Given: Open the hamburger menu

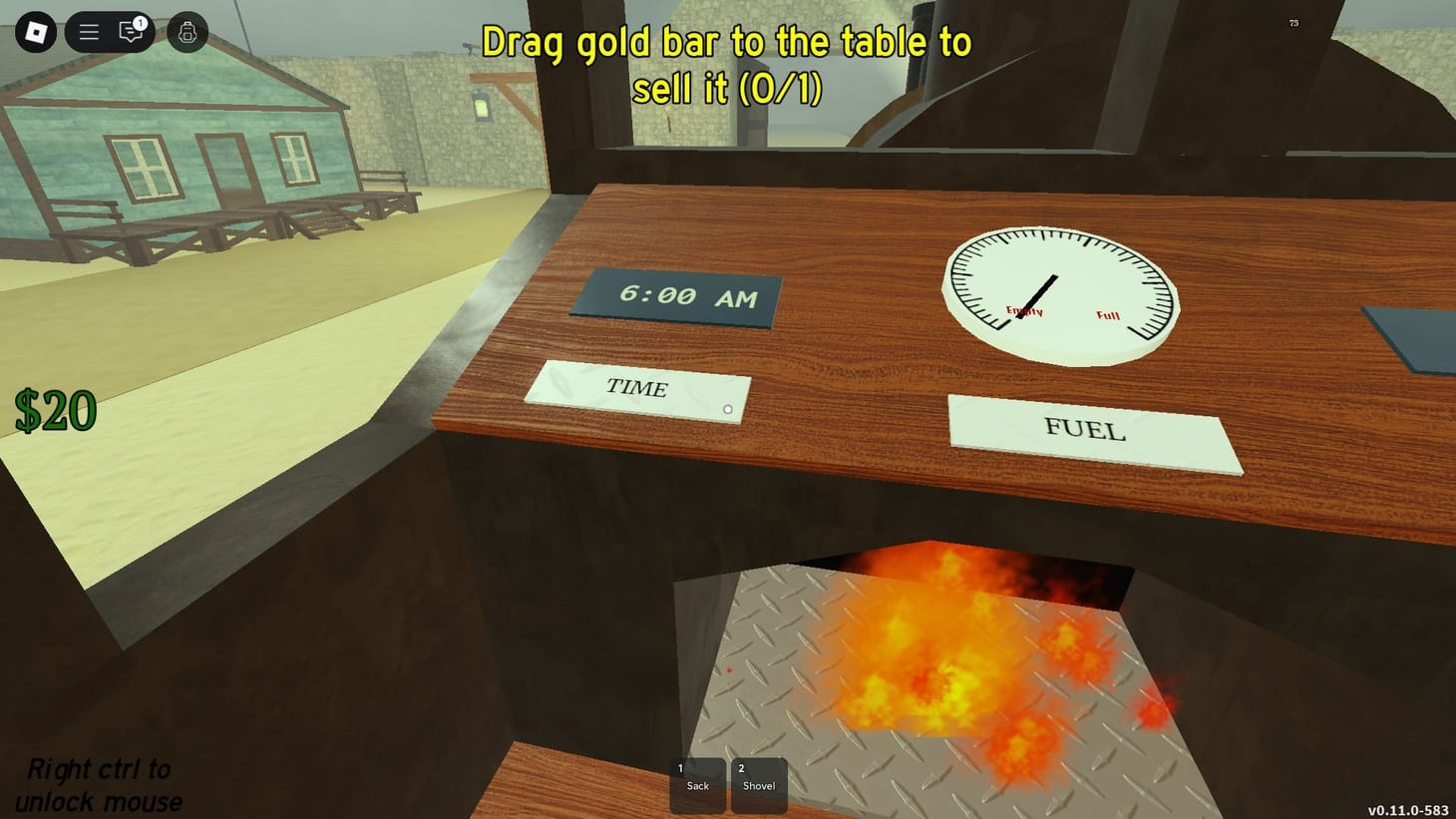Looking at the screenshot, I should [x=88, y=31].
